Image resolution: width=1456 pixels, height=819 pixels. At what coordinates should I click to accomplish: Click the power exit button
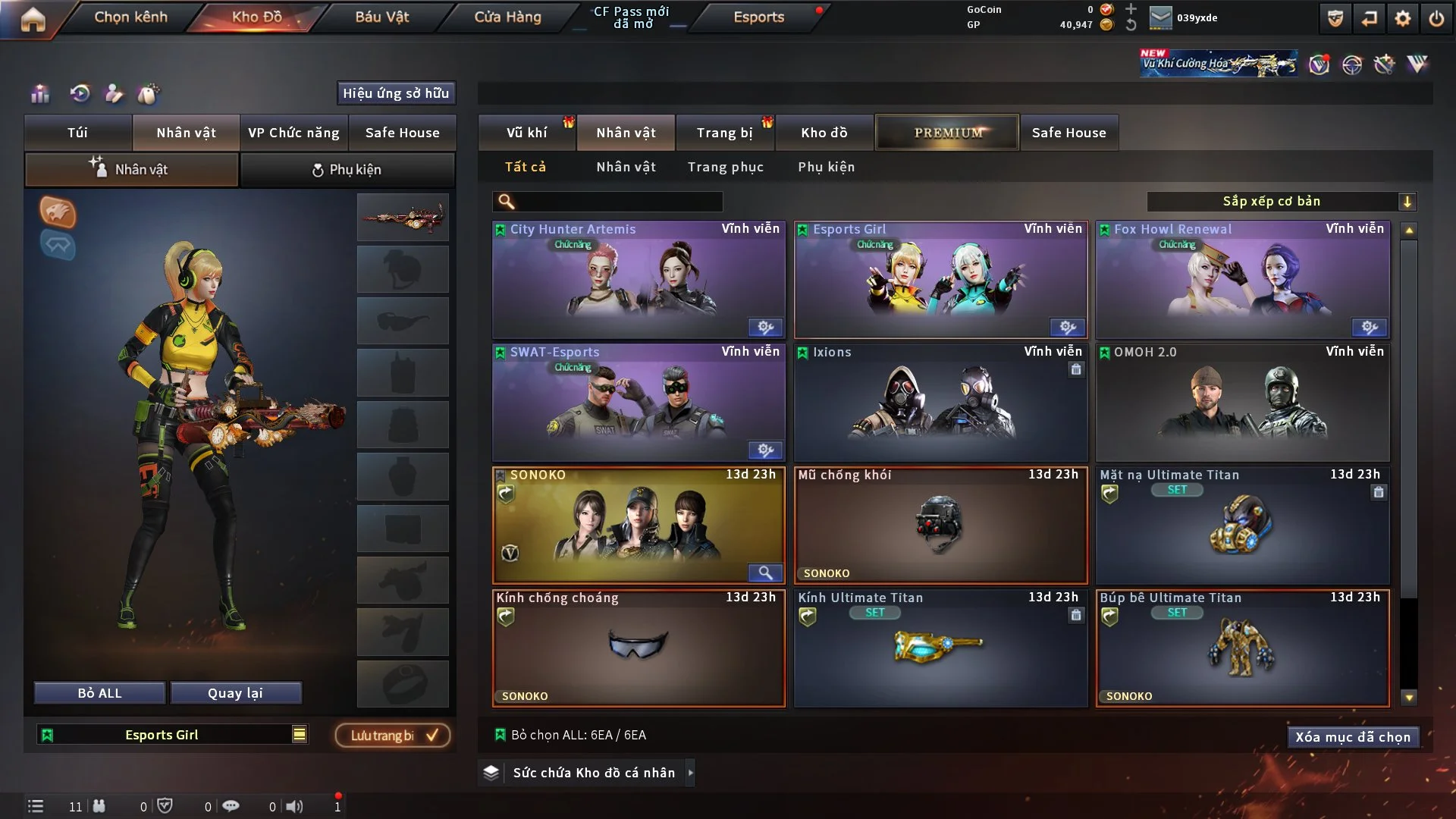(x=1436, y=18)
